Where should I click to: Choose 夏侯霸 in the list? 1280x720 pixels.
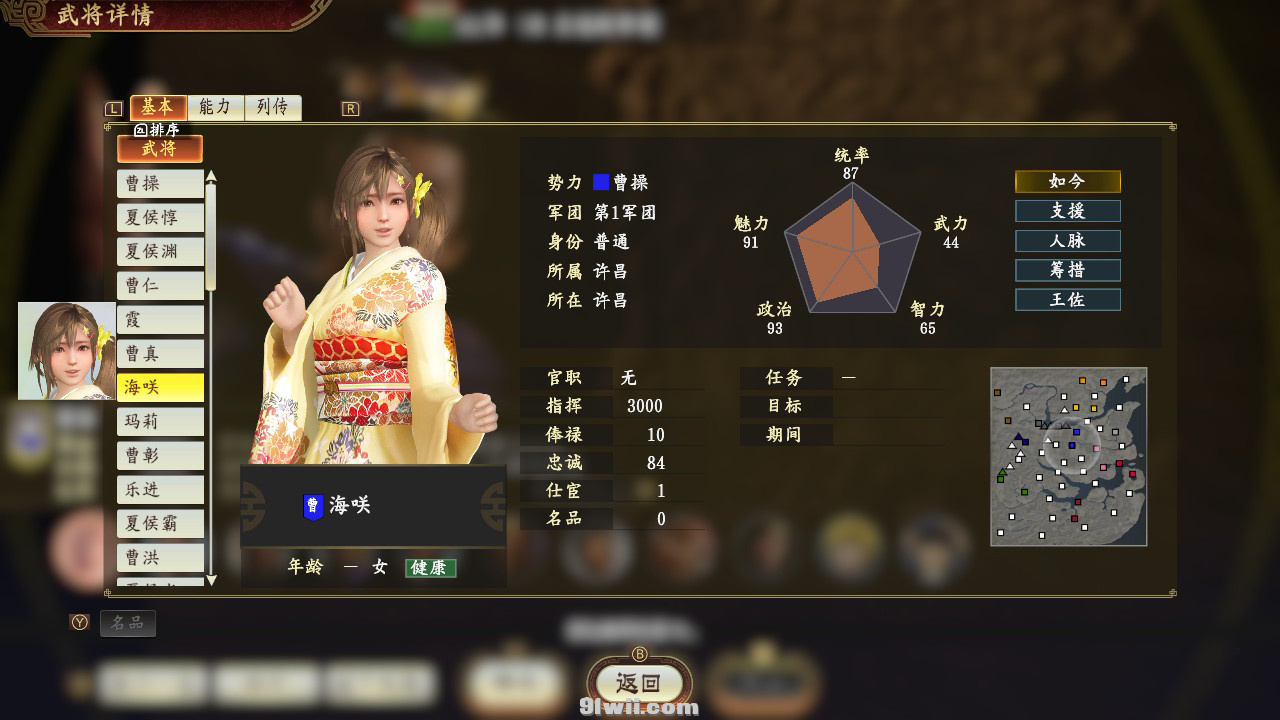160,524
